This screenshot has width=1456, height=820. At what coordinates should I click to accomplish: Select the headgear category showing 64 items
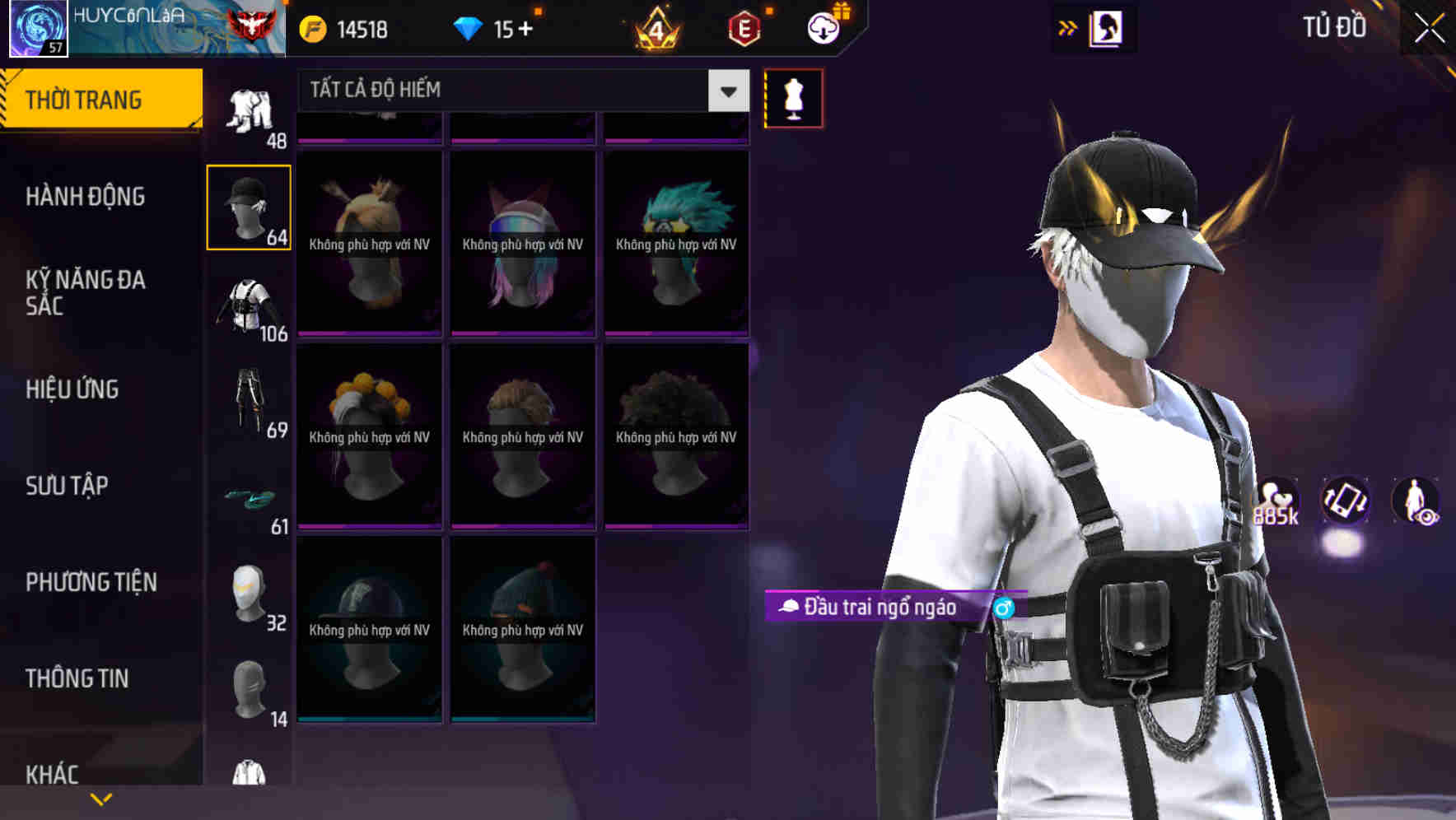click(248, 206)
